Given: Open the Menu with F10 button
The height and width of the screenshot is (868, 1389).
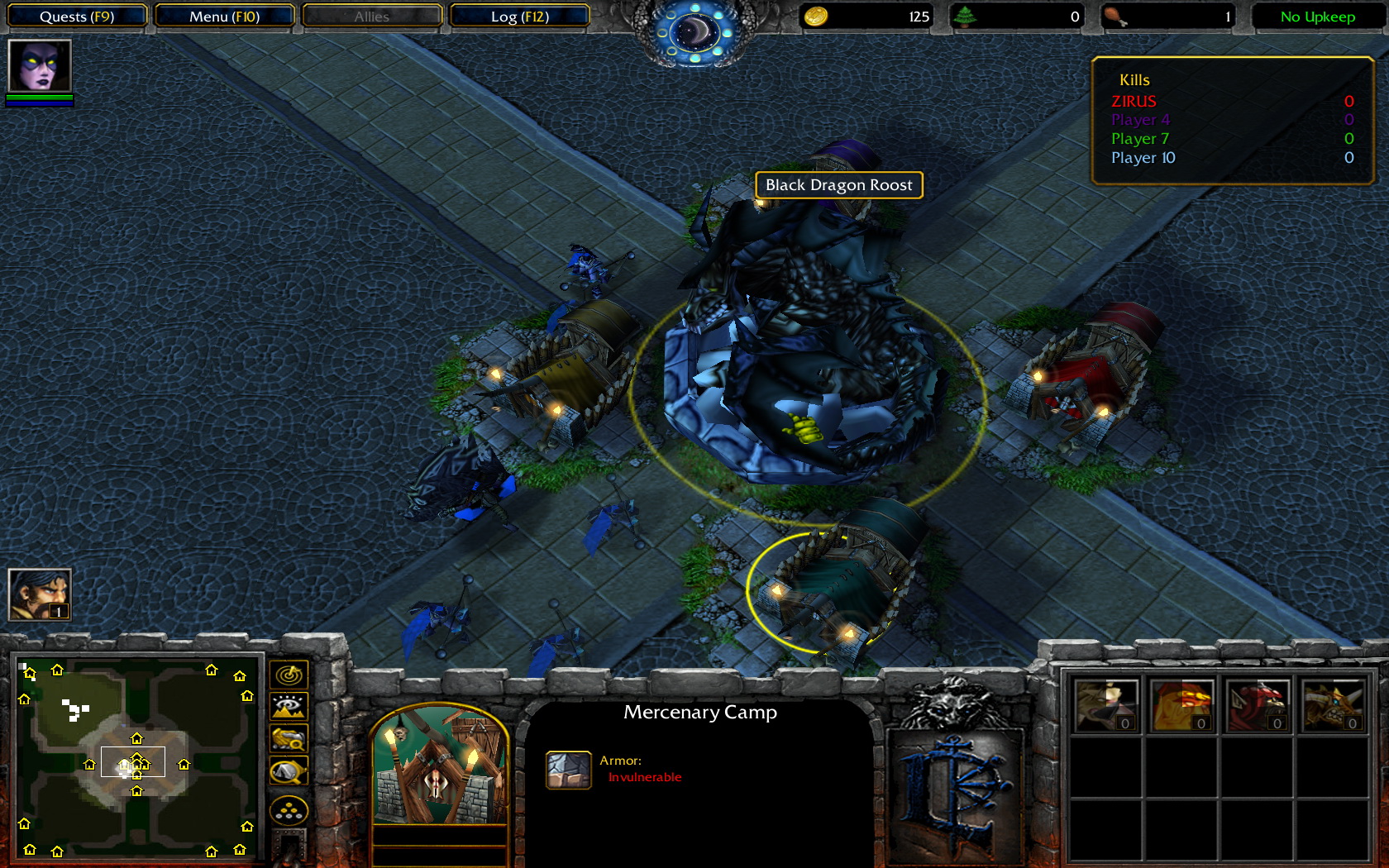Looking at the screenshot, I should pyautogui.click(x=224, y=16).
